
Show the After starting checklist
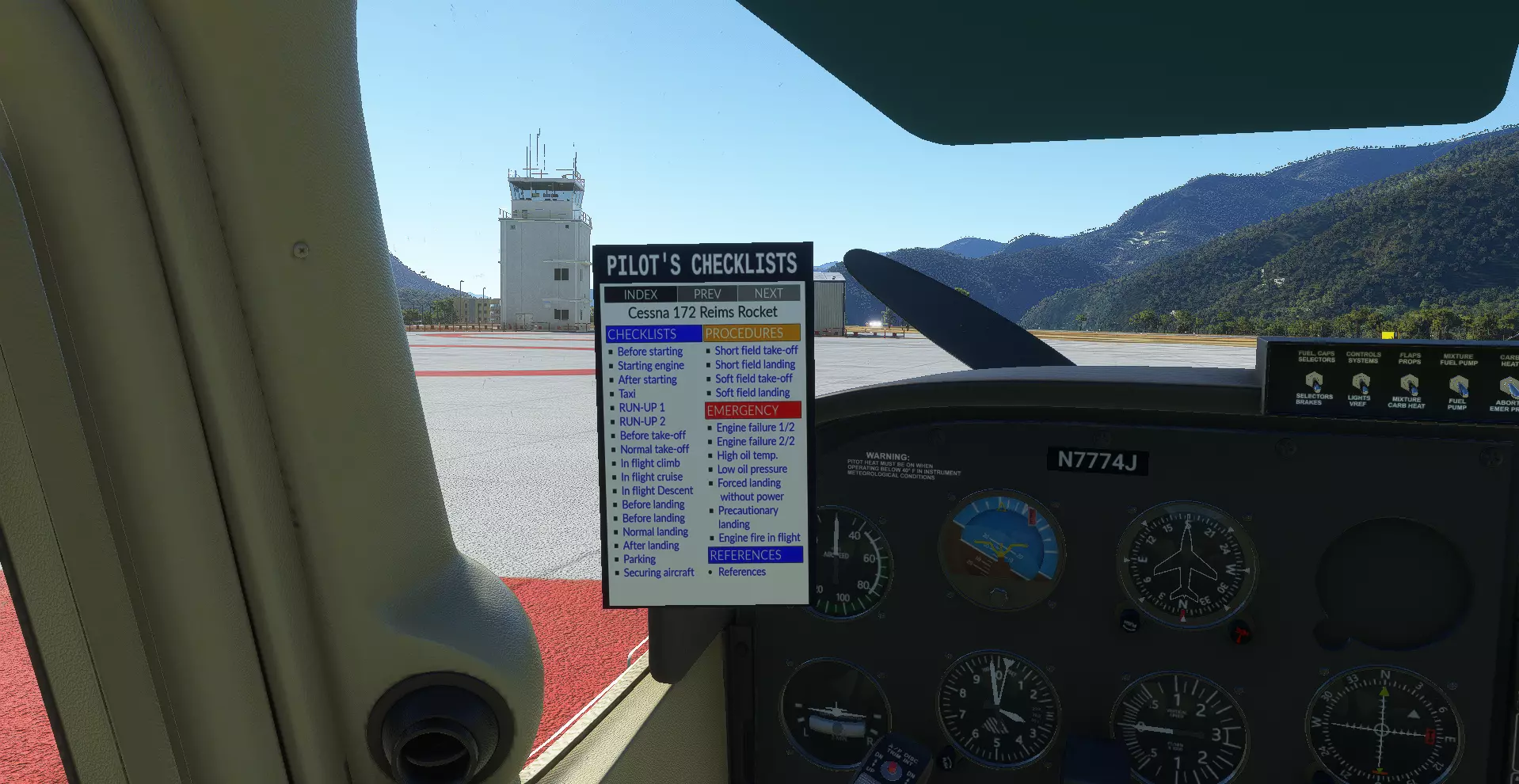point(647,380)
